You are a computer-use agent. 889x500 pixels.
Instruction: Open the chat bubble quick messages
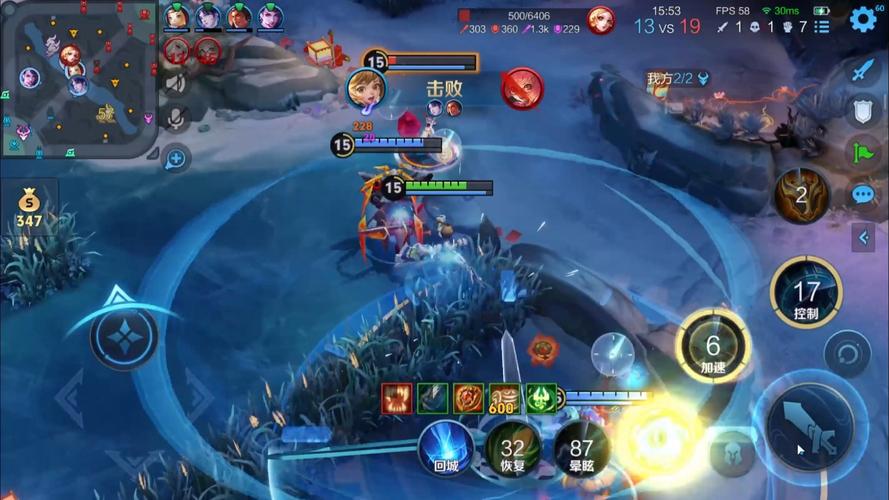pos(863,194)
